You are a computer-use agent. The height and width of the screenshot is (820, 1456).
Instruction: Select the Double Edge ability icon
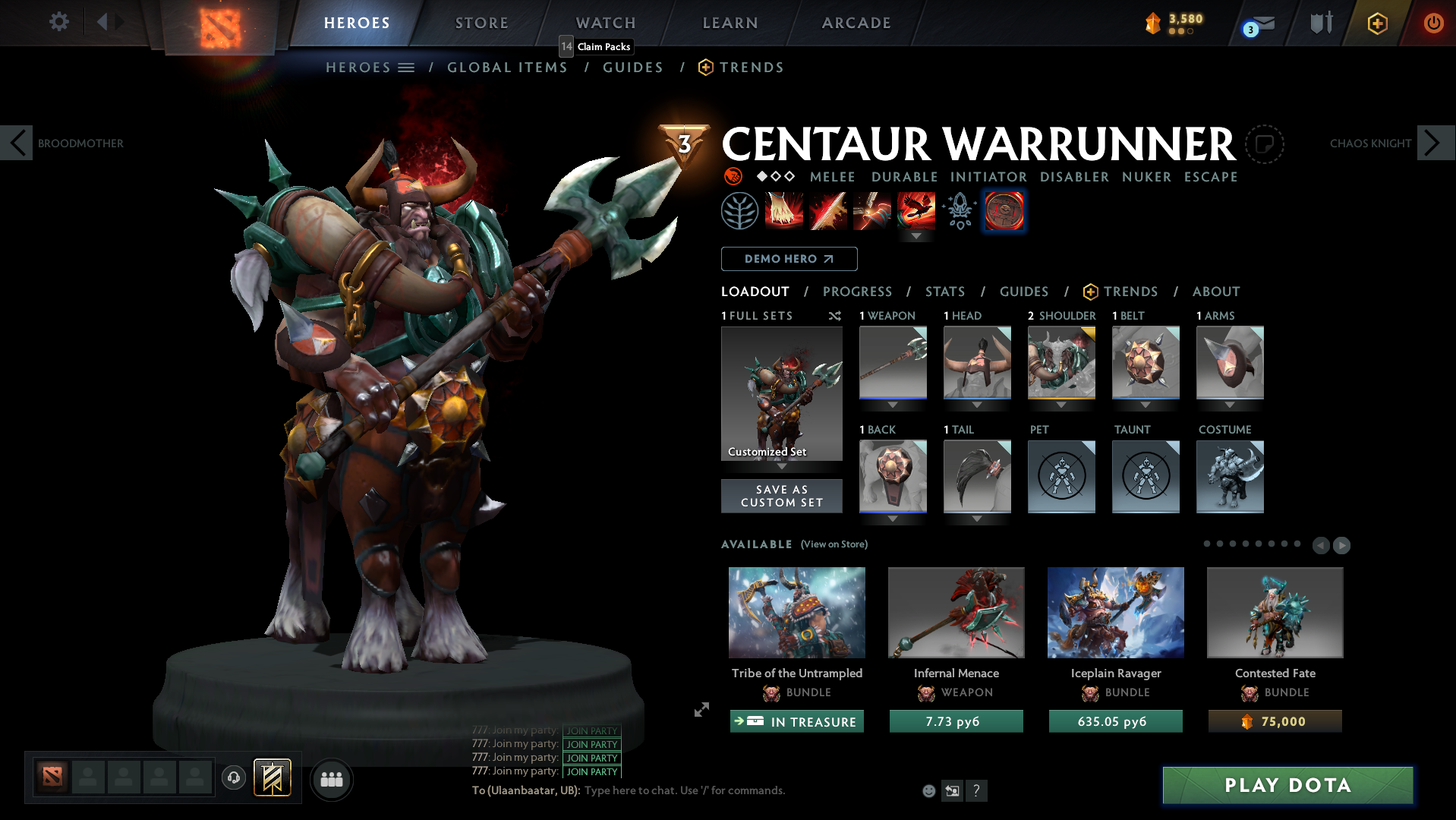point(827,211)
